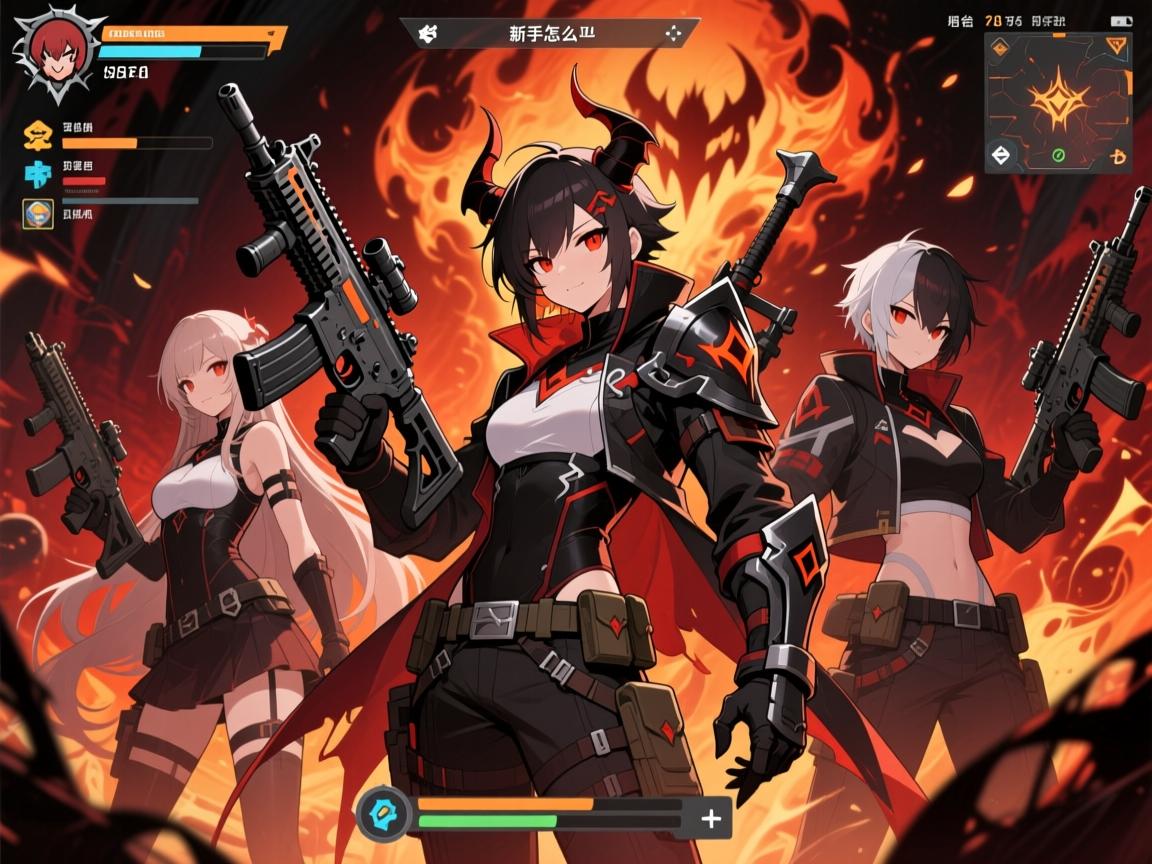This screenshot has width=1152, height=864.
Task: Click the four-dot icon on top banner
Action: point(672,33)
